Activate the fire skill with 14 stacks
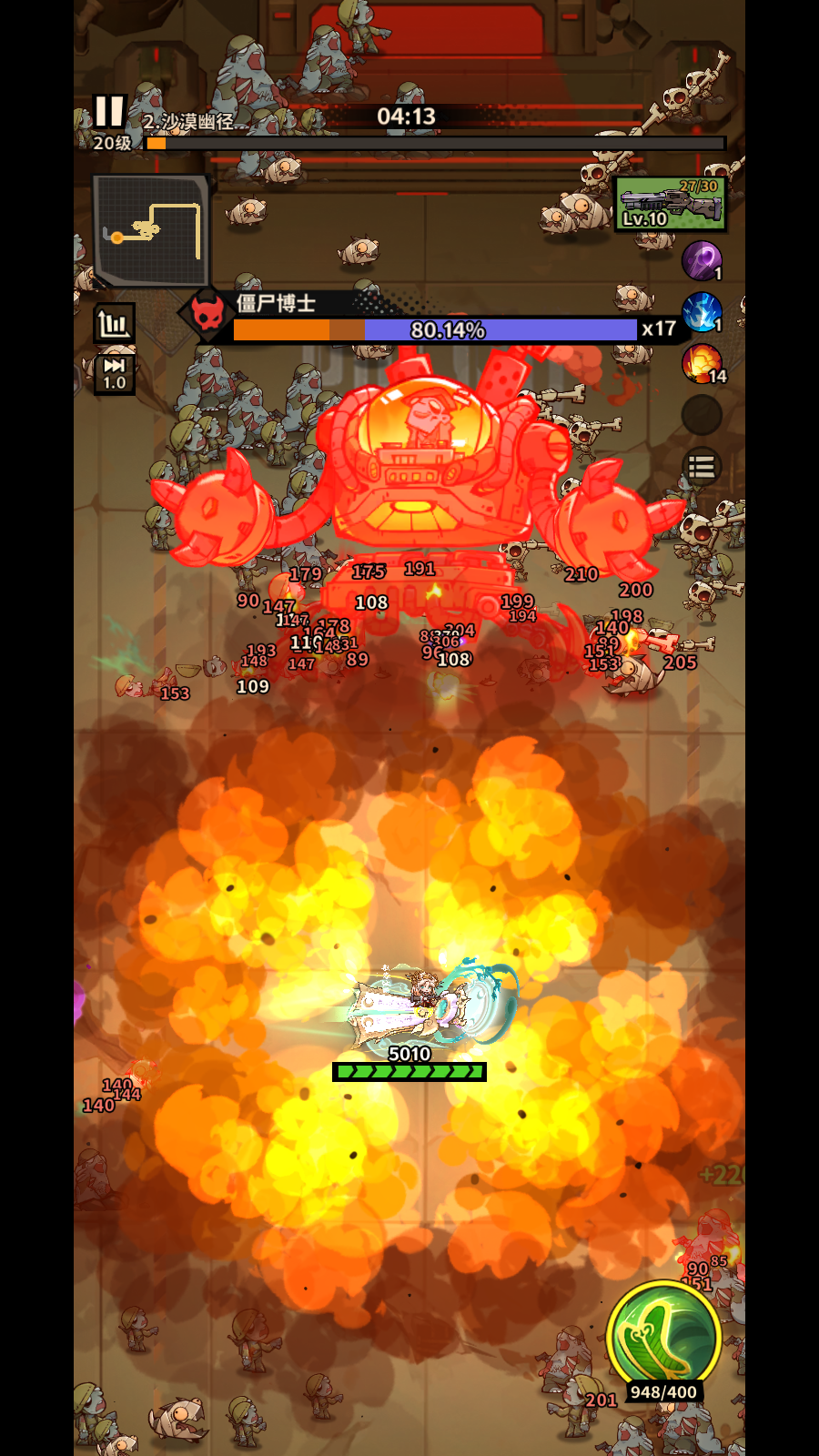The image size is (819, 1456). click(702, 364)
